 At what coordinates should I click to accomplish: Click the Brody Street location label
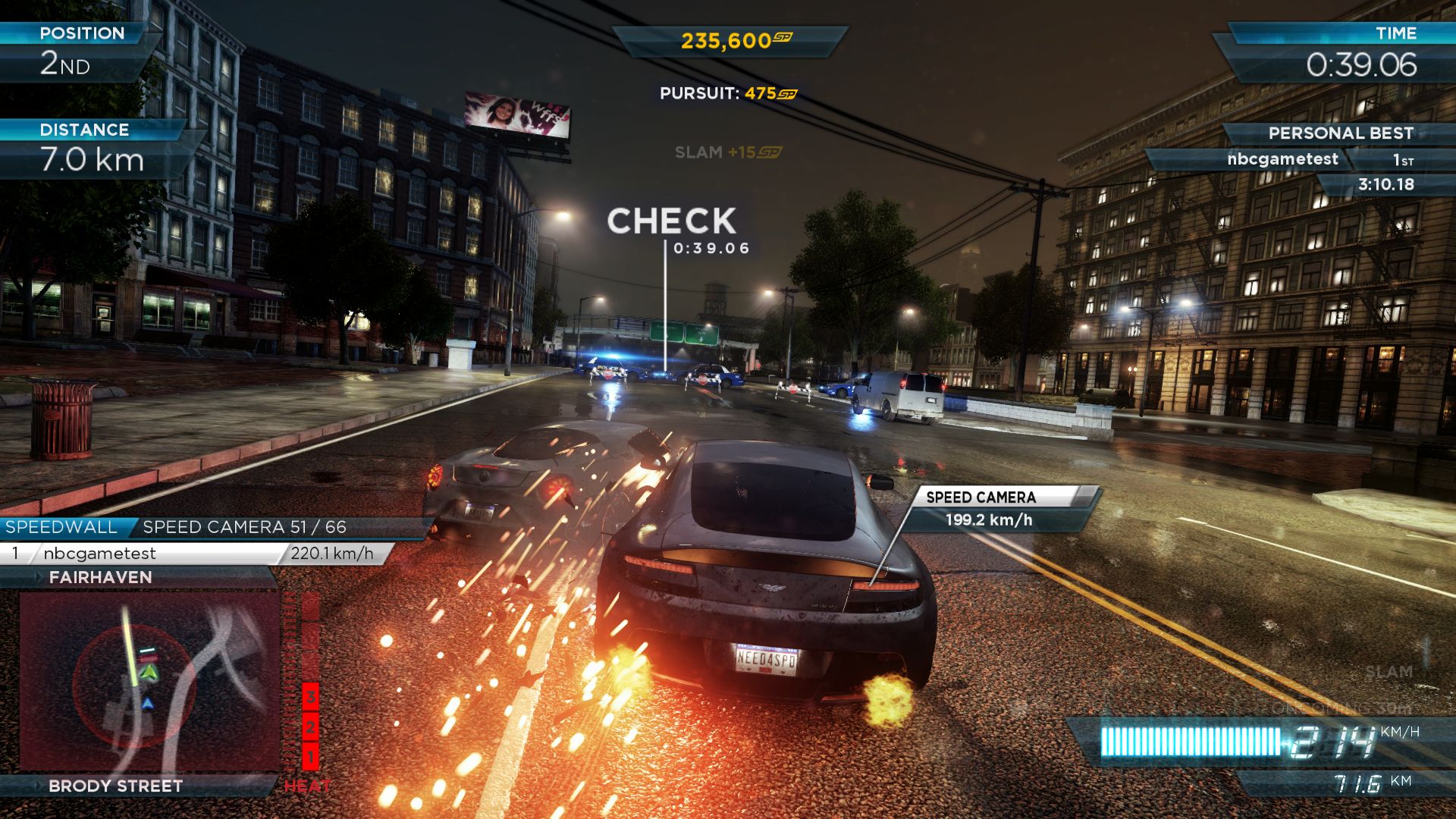tap(115, 786)
